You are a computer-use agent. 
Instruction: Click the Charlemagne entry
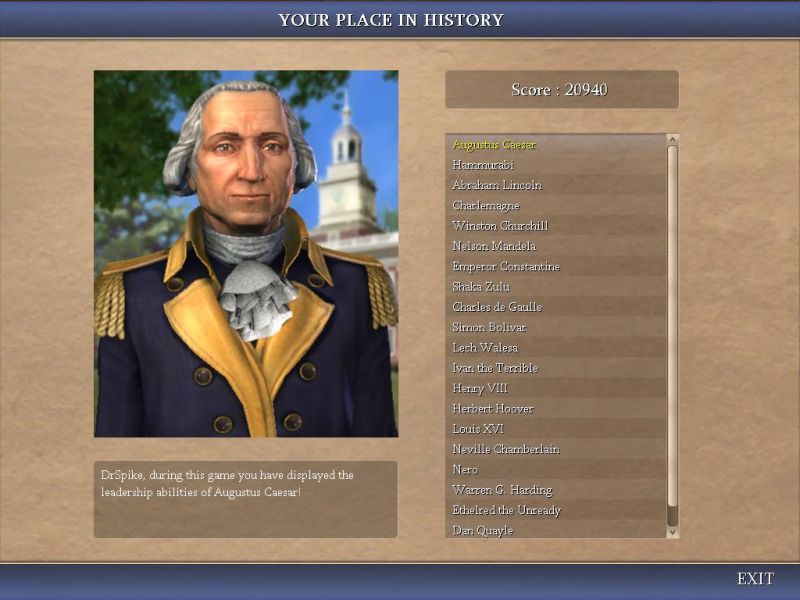coord(486,206)
